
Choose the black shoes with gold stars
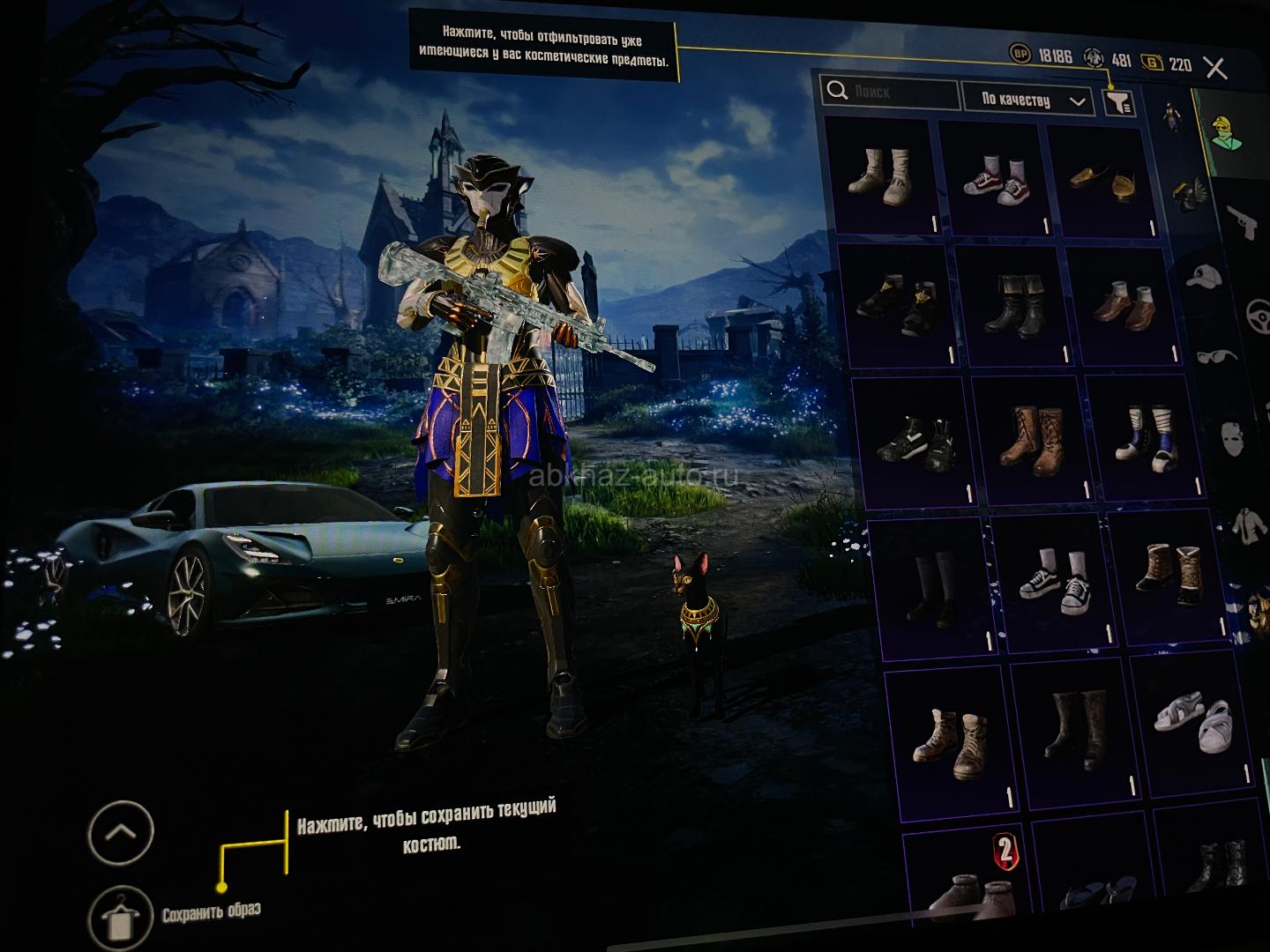[x=895, y=306]
